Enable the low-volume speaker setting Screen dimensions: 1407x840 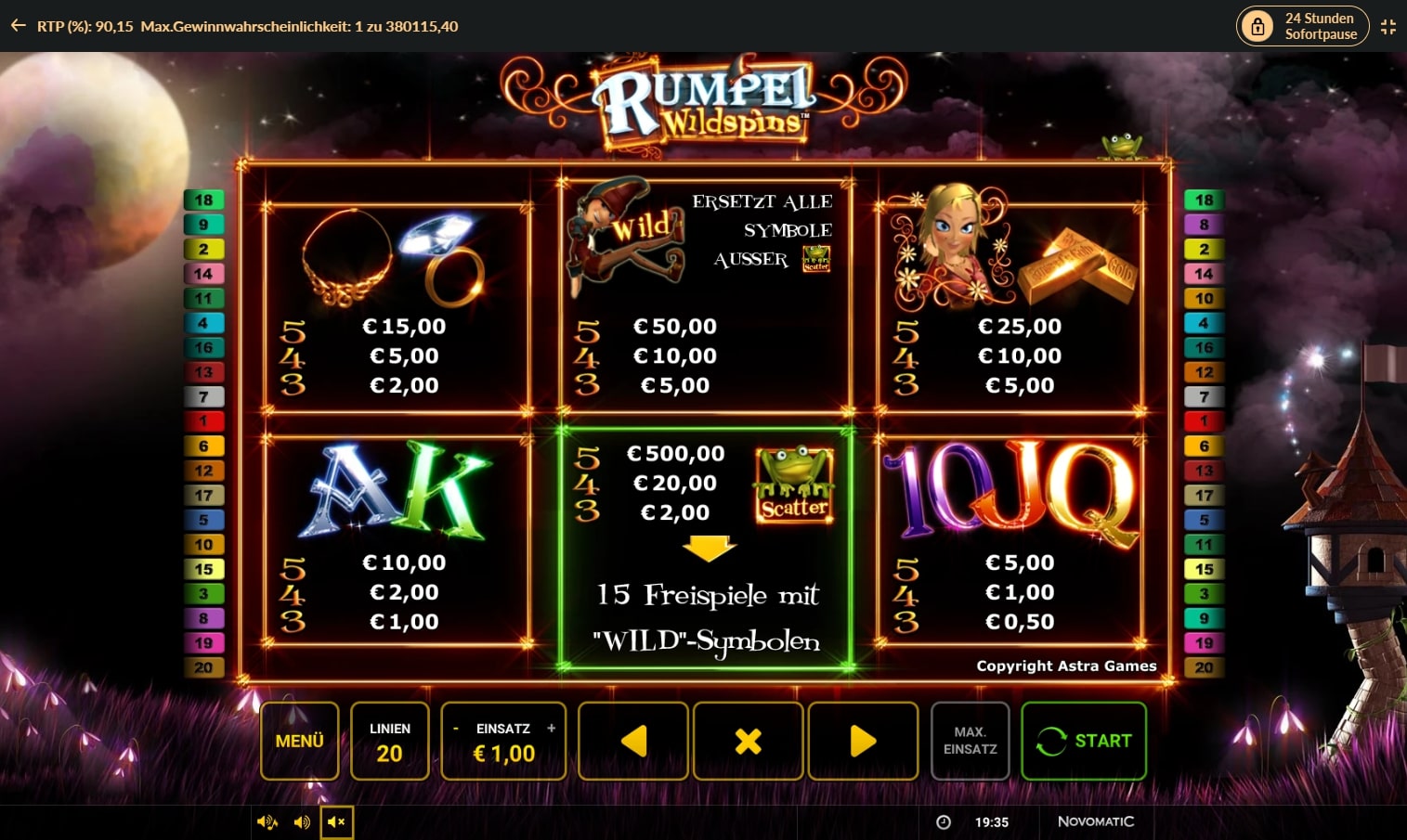coord(301,821)
